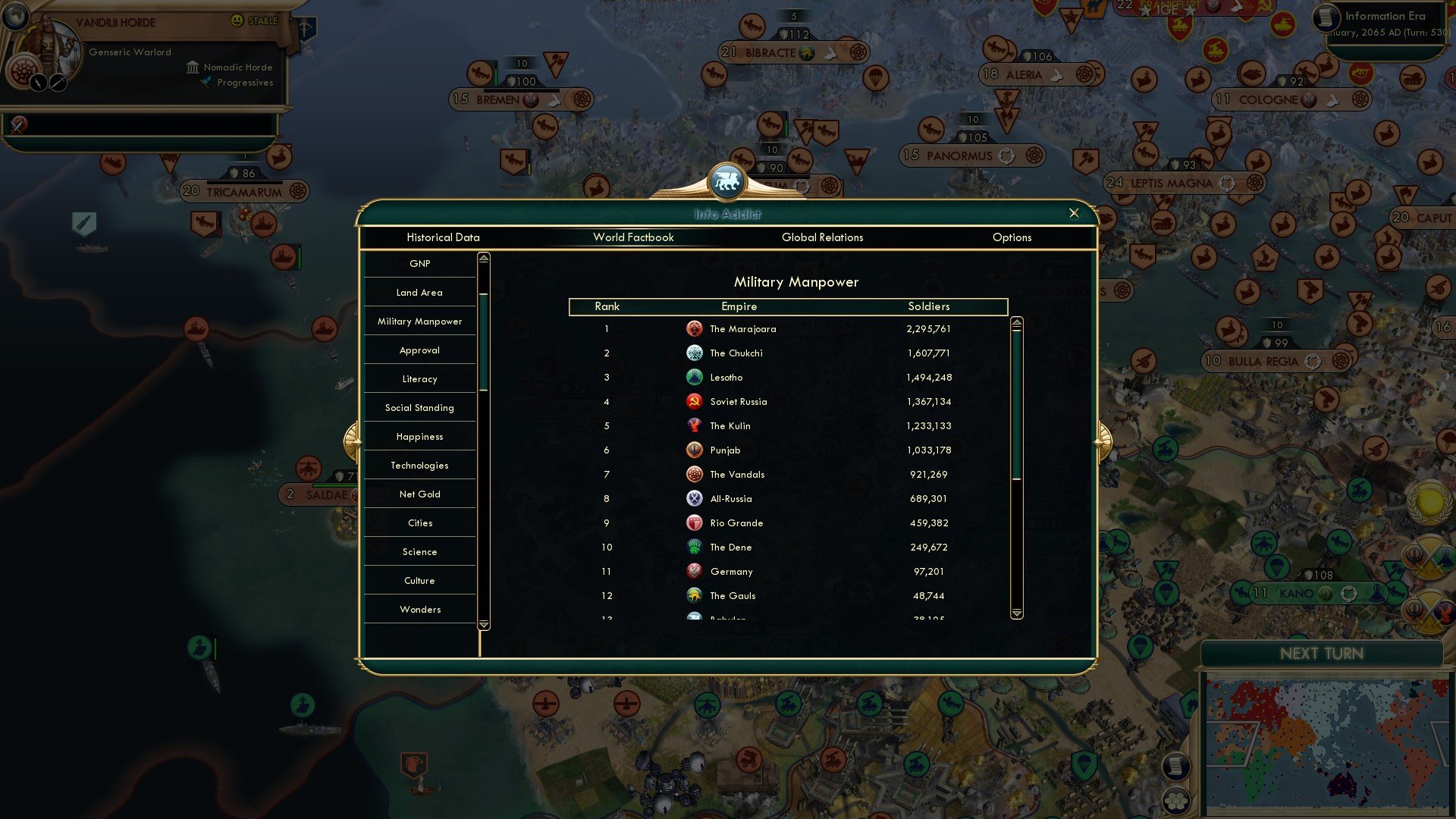The image size is (1456, 819).
Task: Open the Literacy ranking
Action: tap(419, 378)
